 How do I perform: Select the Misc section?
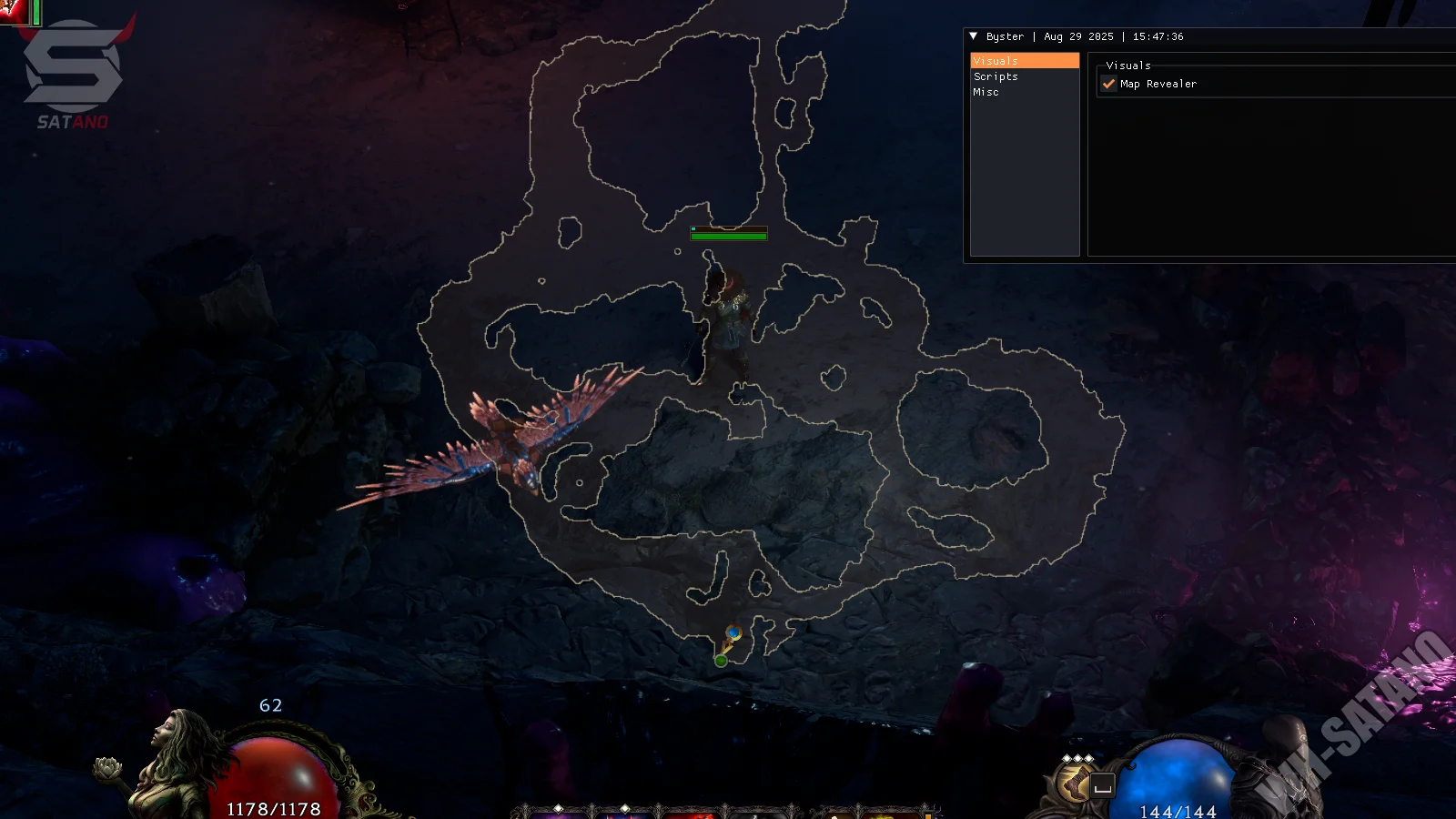(986, 92)
